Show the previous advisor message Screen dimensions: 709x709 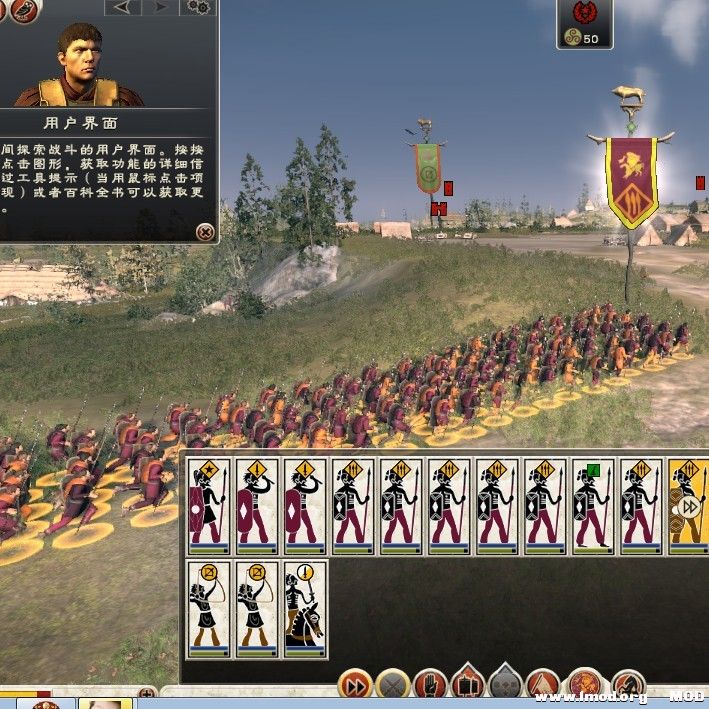coord(121,7)
